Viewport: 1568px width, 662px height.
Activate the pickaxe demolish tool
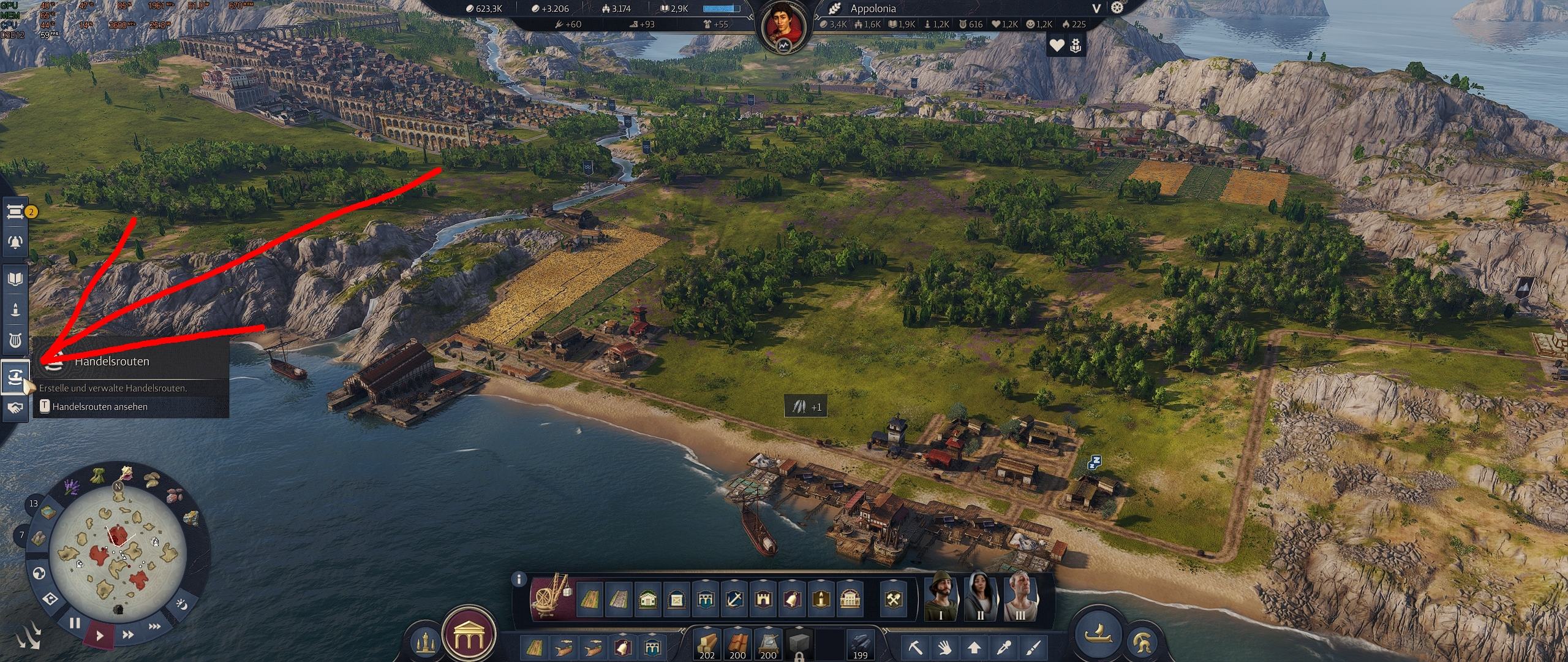917,647
